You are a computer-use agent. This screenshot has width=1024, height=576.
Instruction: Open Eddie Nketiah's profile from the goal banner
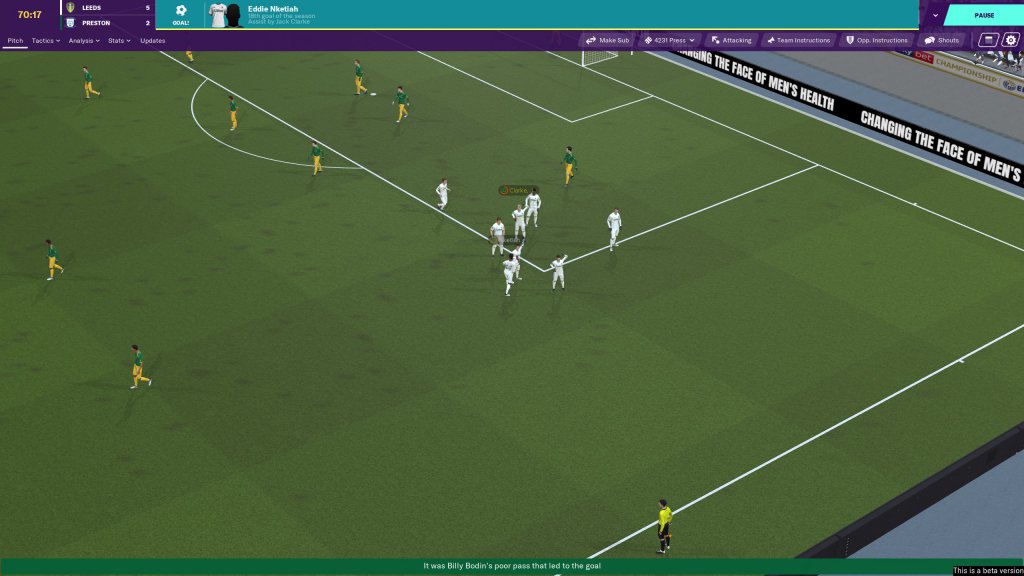(x=273, y=9)
